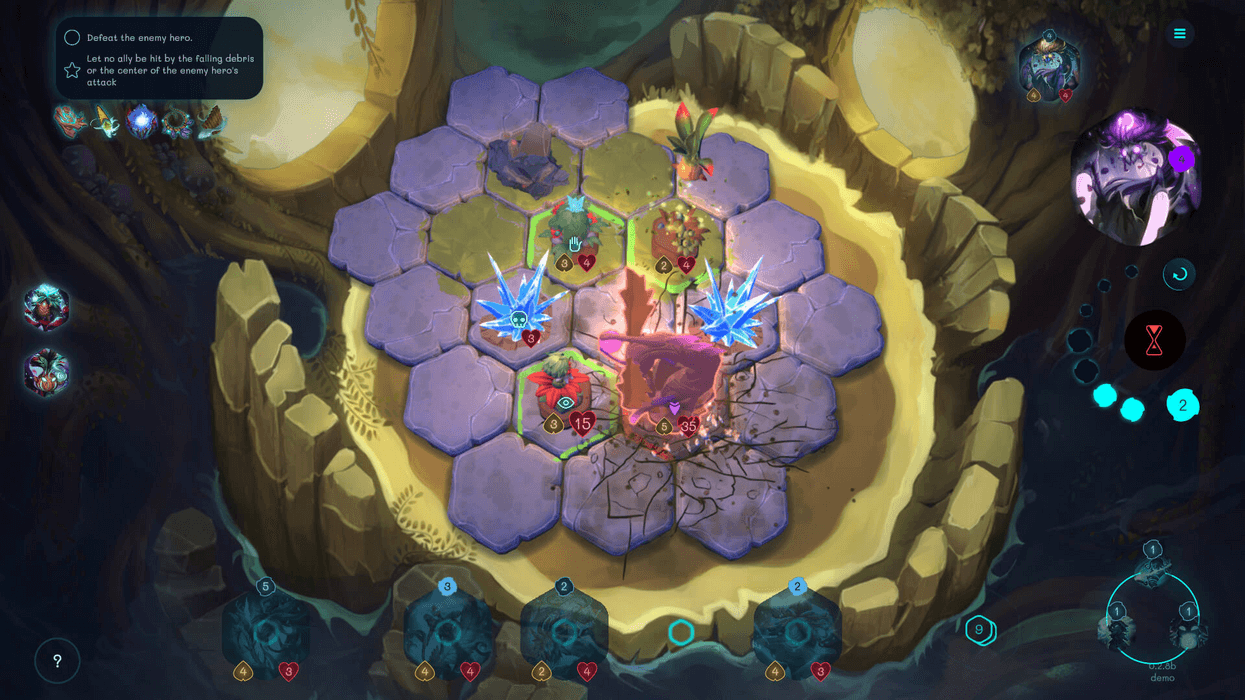Screen dimensions: 1245x700
Task: Click the red coral relic icon
Action: pos(69,121)
